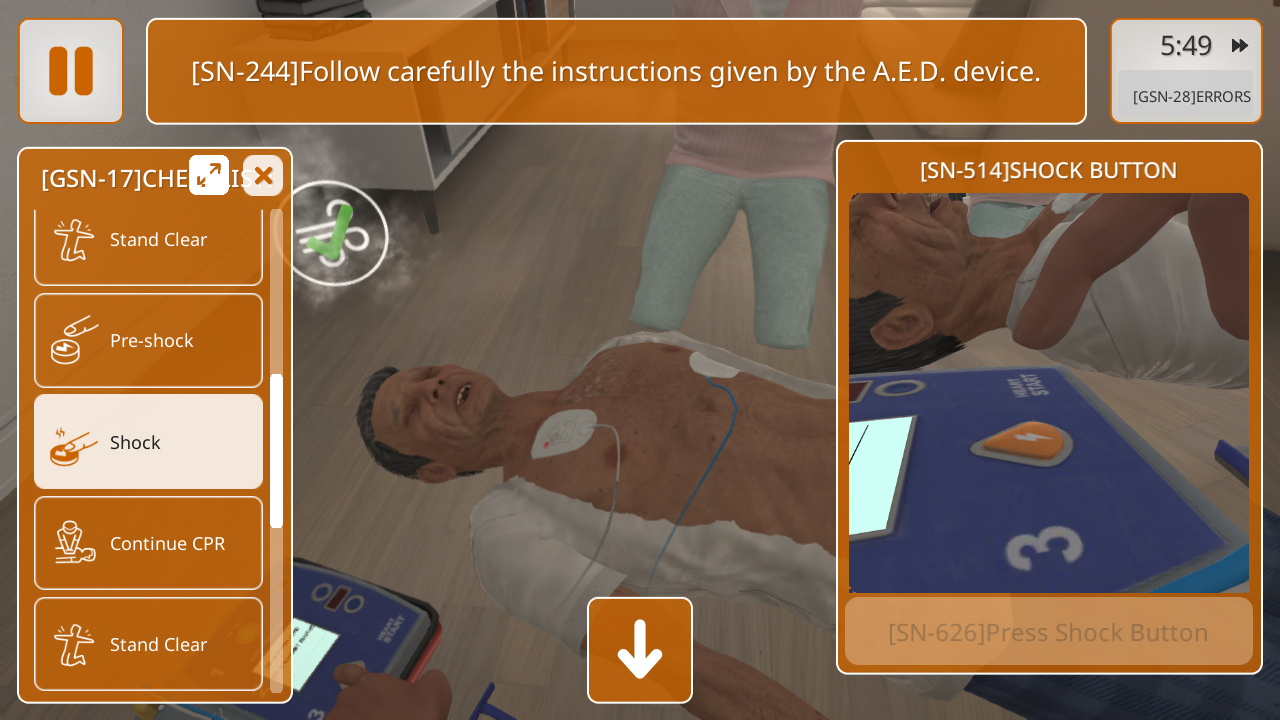Click the Press Shock Button action

pos(1048,632)
